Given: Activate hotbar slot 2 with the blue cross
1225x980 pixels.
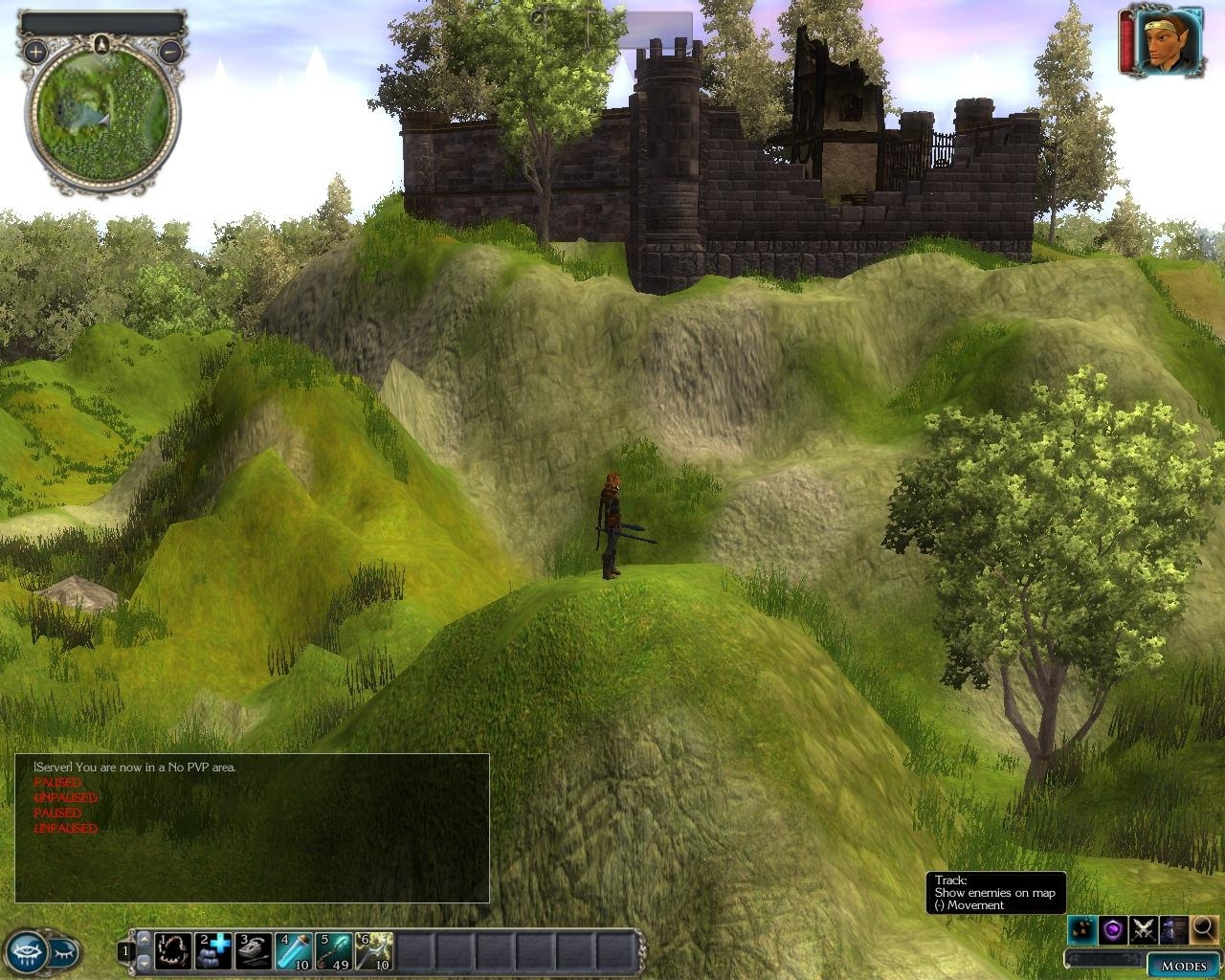Looking at the screenshot, I should (213, 951).
